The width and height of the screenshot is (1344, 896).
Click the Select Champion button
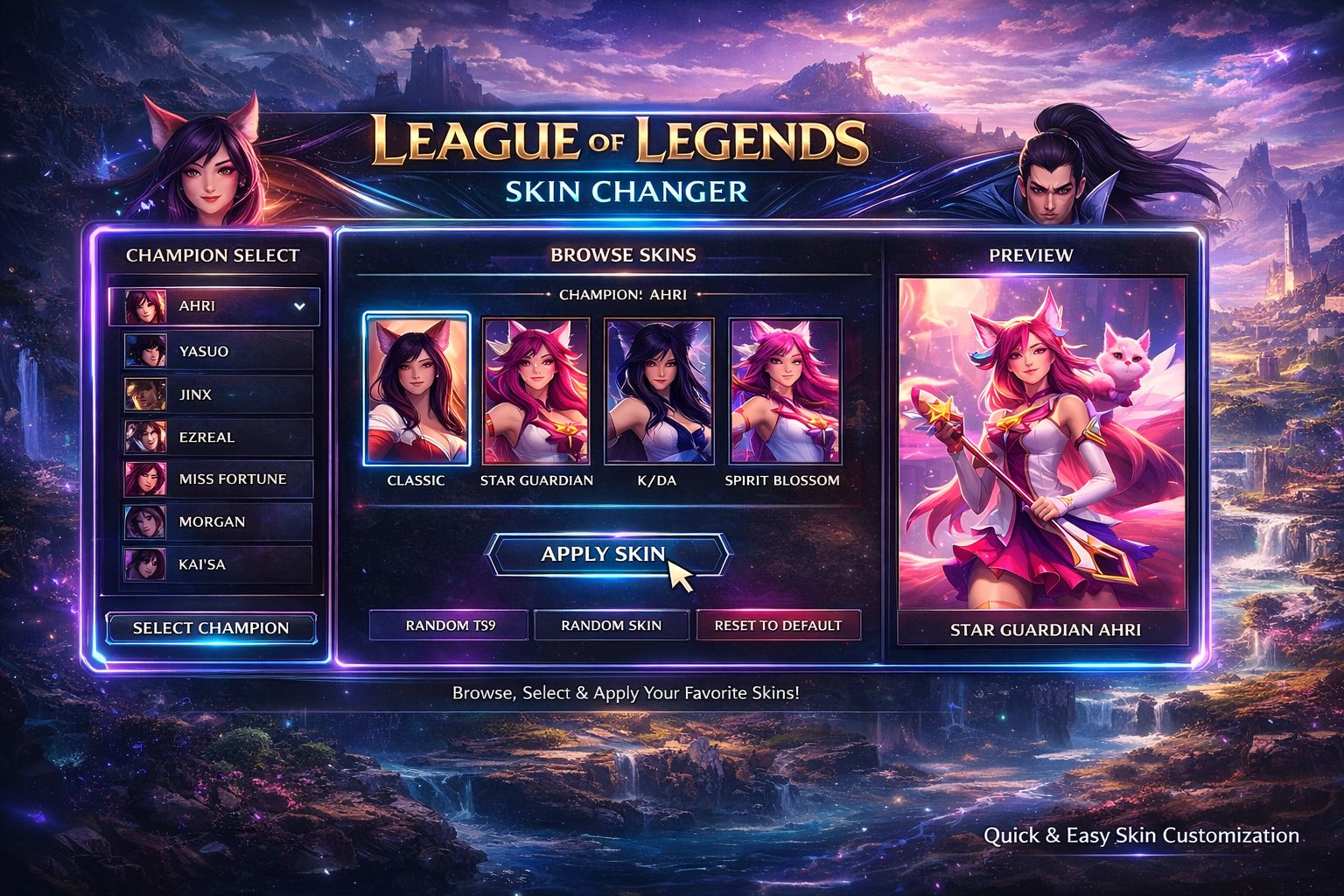pos(211,627)
